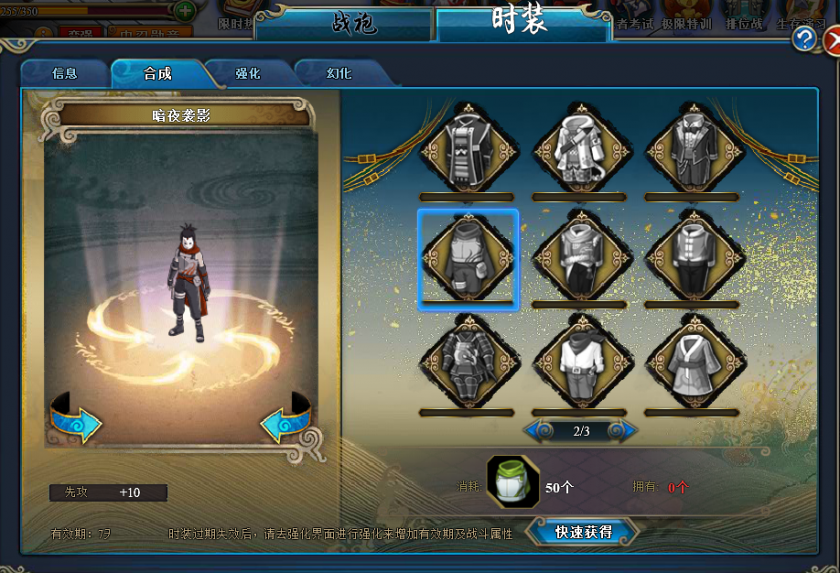Switch to the 合成 sub-tab
Image resolution: width=840 pixels, height=573 pixels.
tap(157, 74)
